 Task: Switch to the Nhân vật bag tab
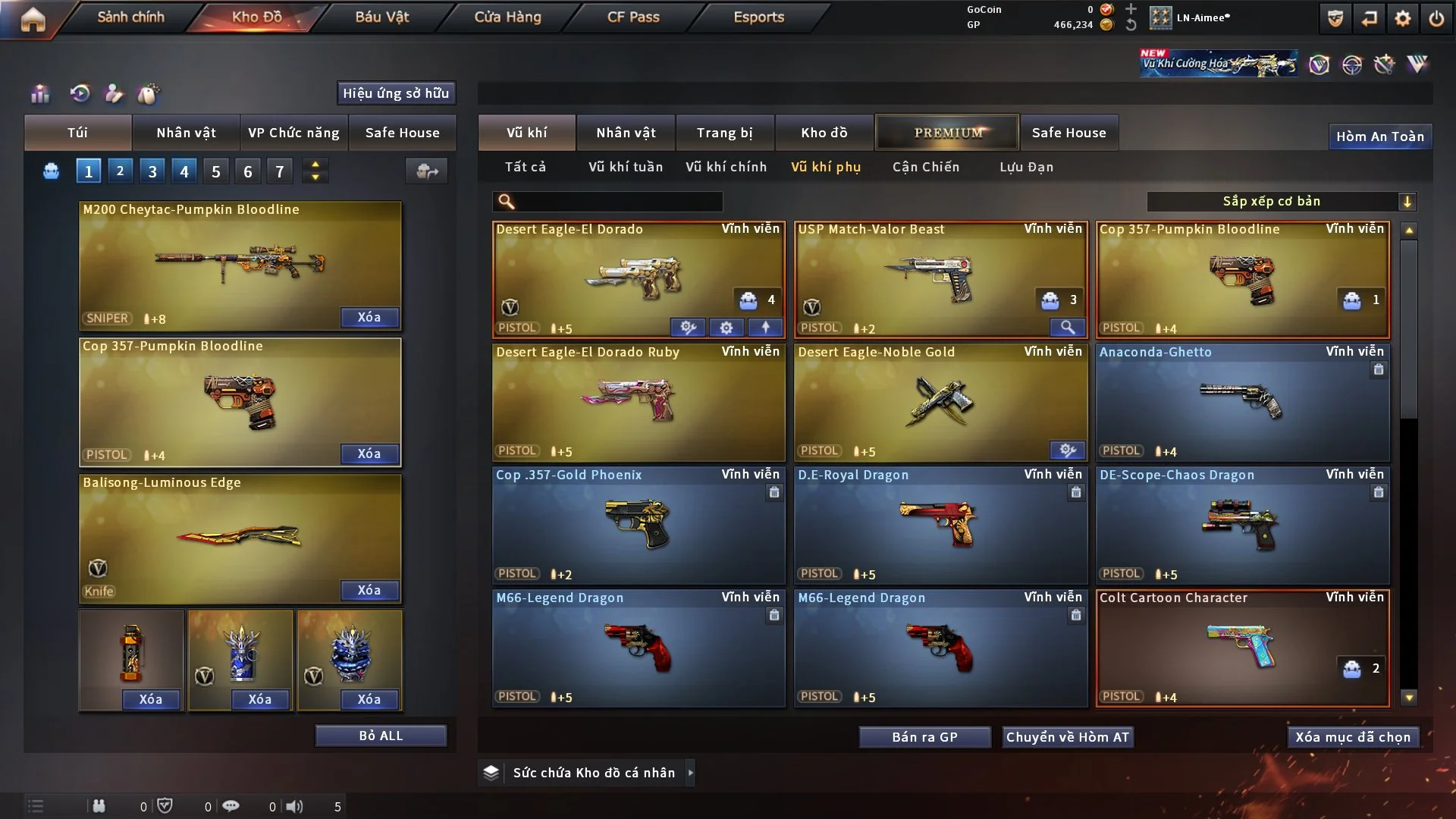pos(186,133)
